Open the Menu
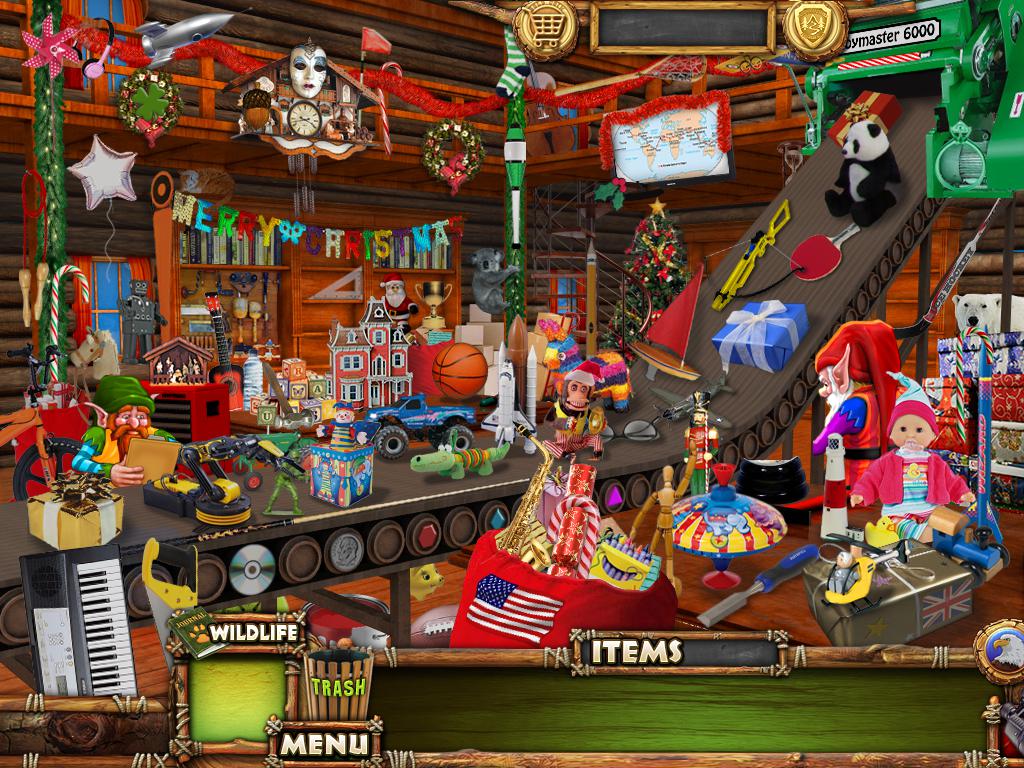 (323, 743)
